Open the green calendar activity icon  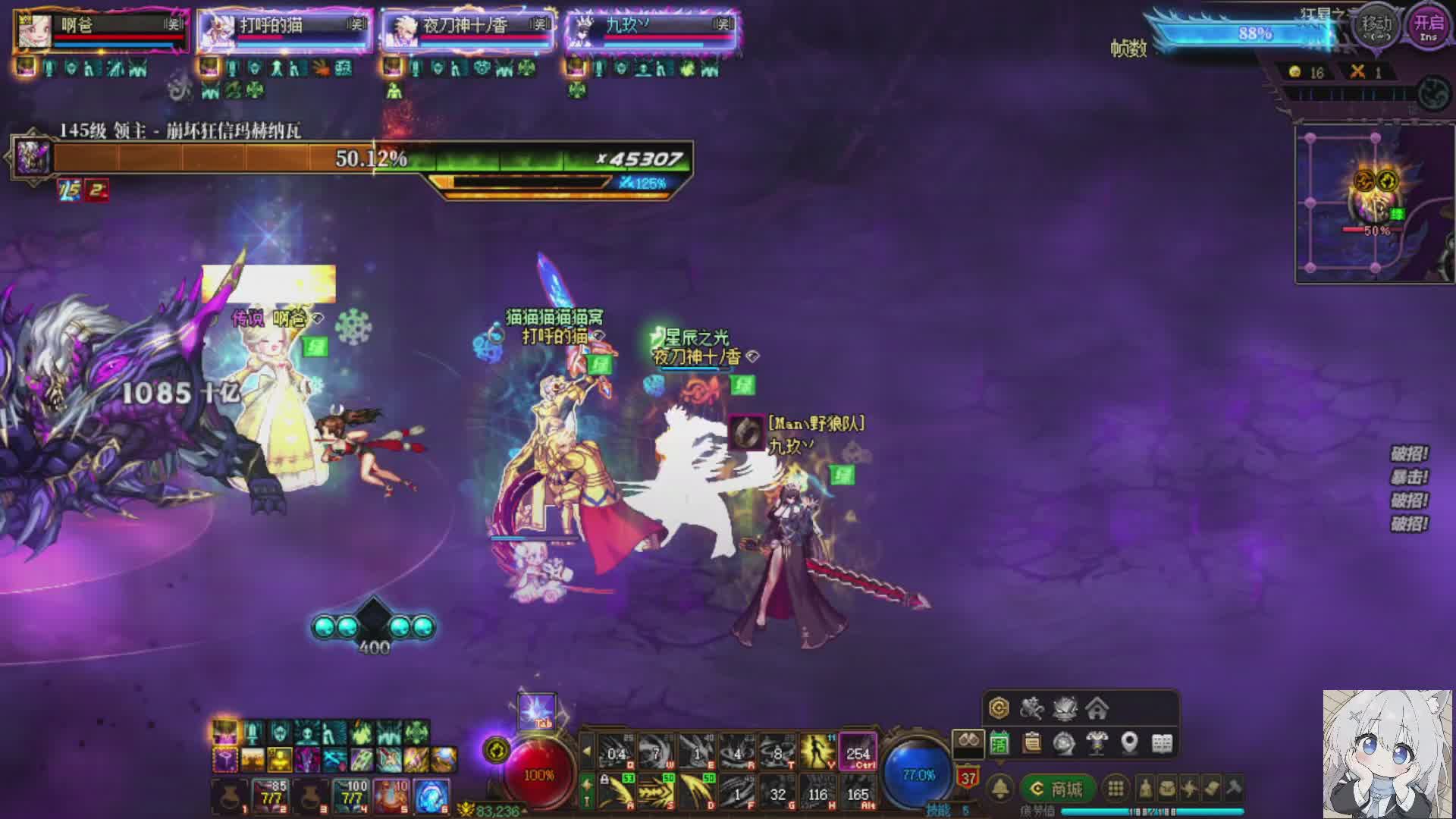[999, 744]
